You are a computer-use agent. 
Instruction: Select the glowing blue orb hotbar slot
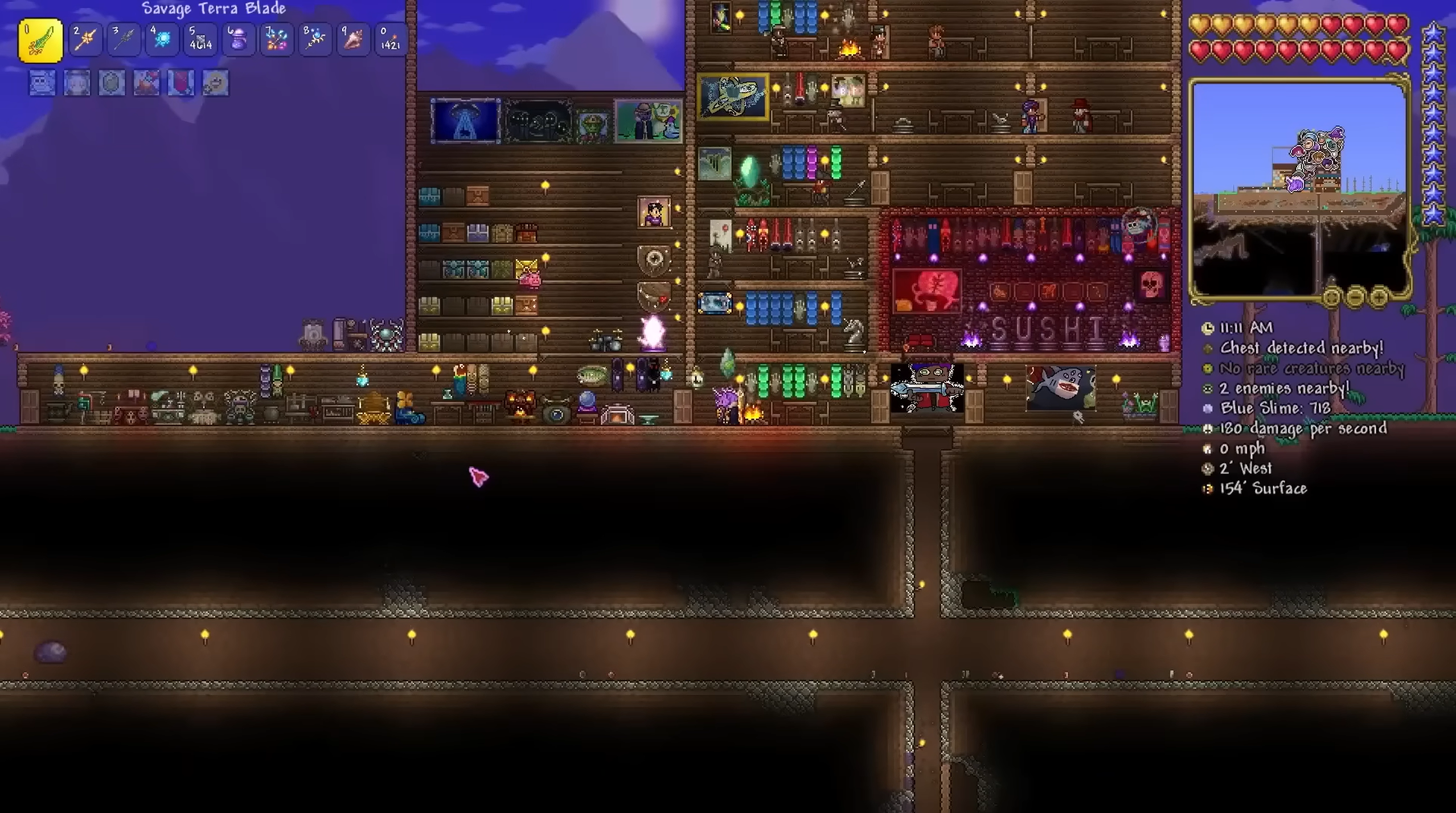point(163,40)
